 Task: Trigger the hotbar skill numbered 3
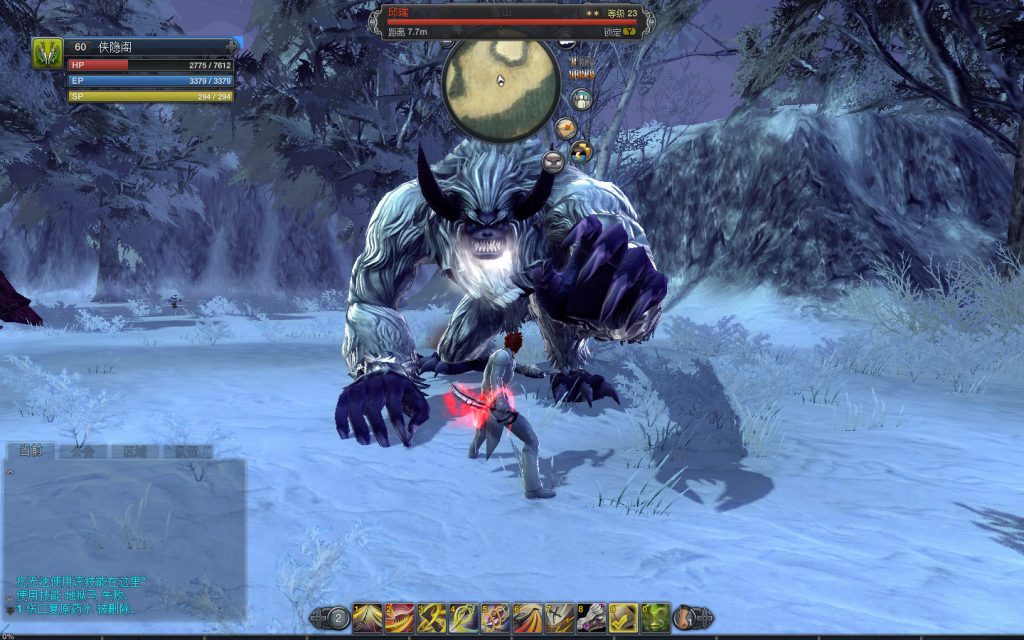(x=431, y=617)
